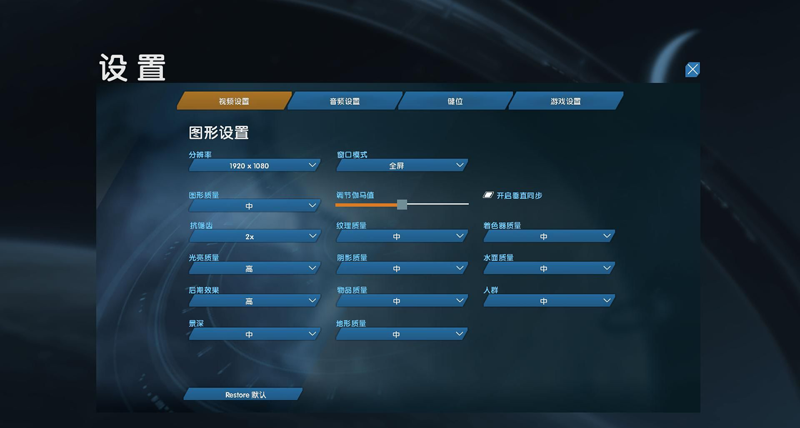The height and width of the screenshot is (428, 800).
Task: Expand the 地形质量 terrain quality dropdown
Action: [x=401, y=334]
